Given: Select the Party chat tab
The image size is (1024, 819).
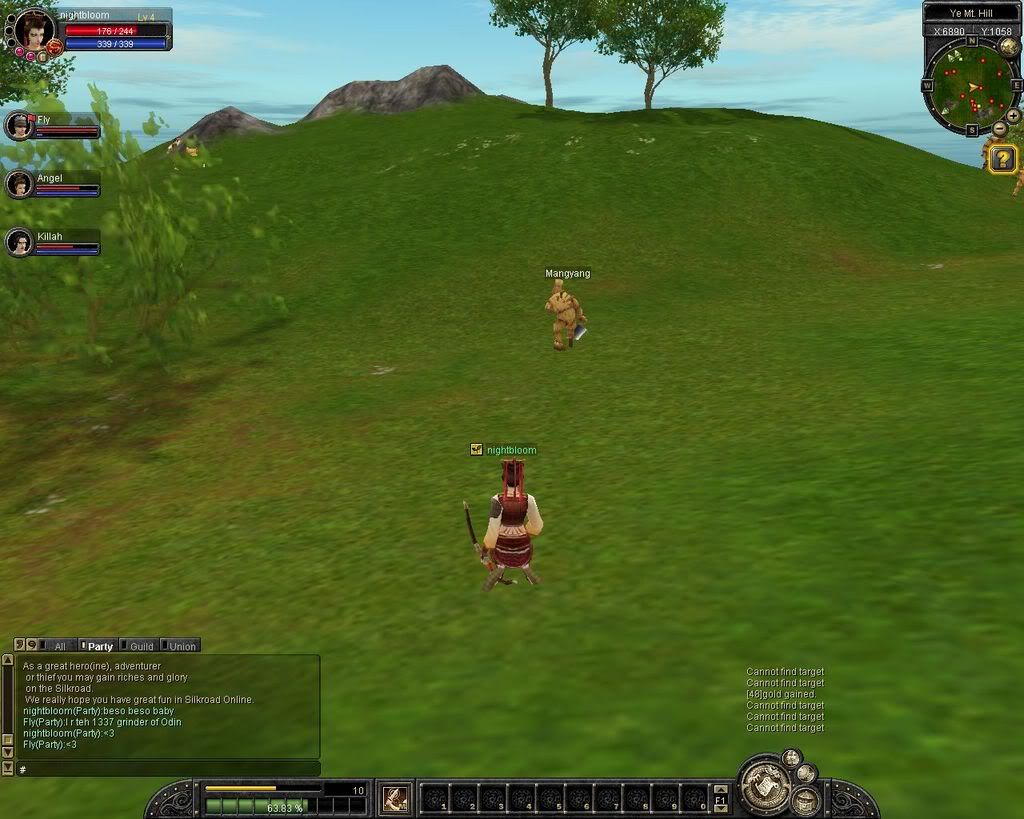Looking at the screenshot, I should 99,646.
